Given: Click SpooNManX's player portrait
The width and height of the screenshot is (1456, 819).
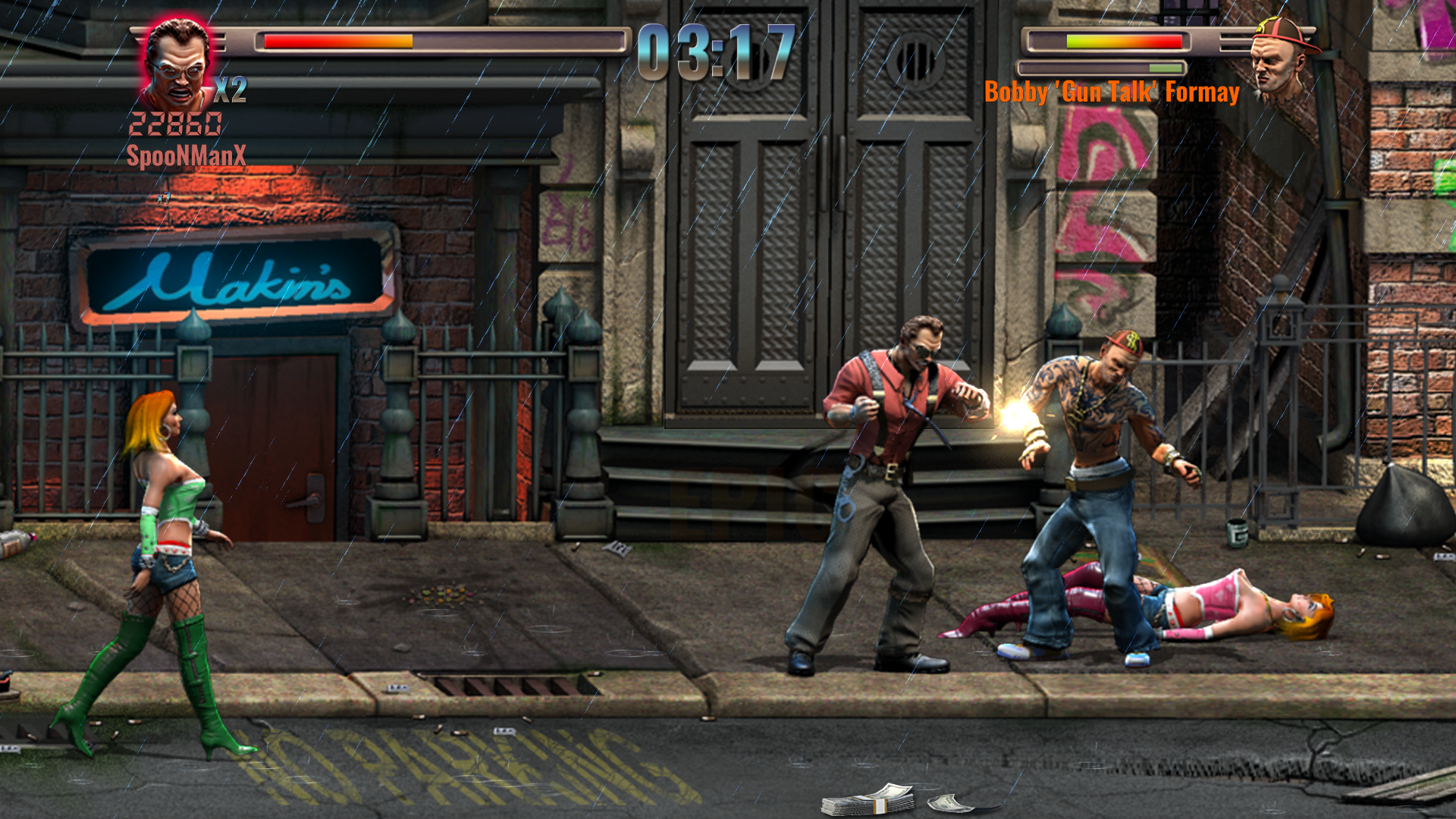Looking at the screenshot, I should point(177,64).
